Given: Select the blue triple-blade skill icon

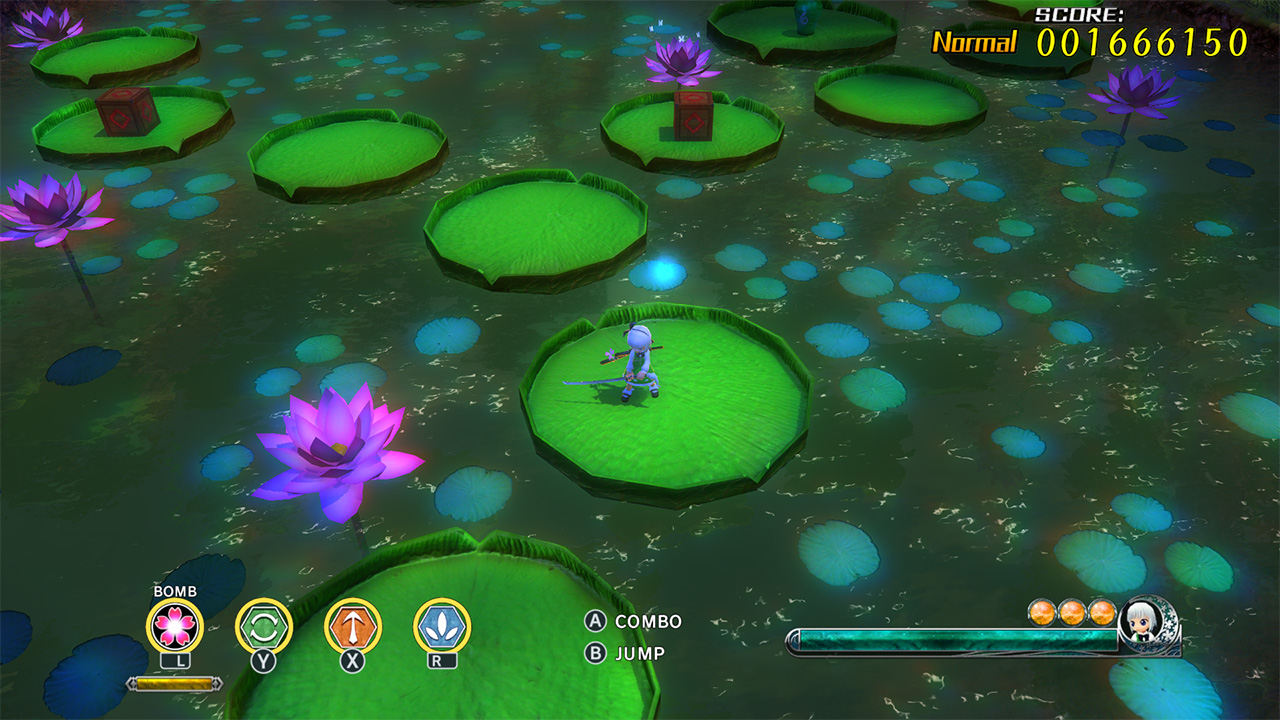Looking at the screenshot, I should (x=442, y=626).
